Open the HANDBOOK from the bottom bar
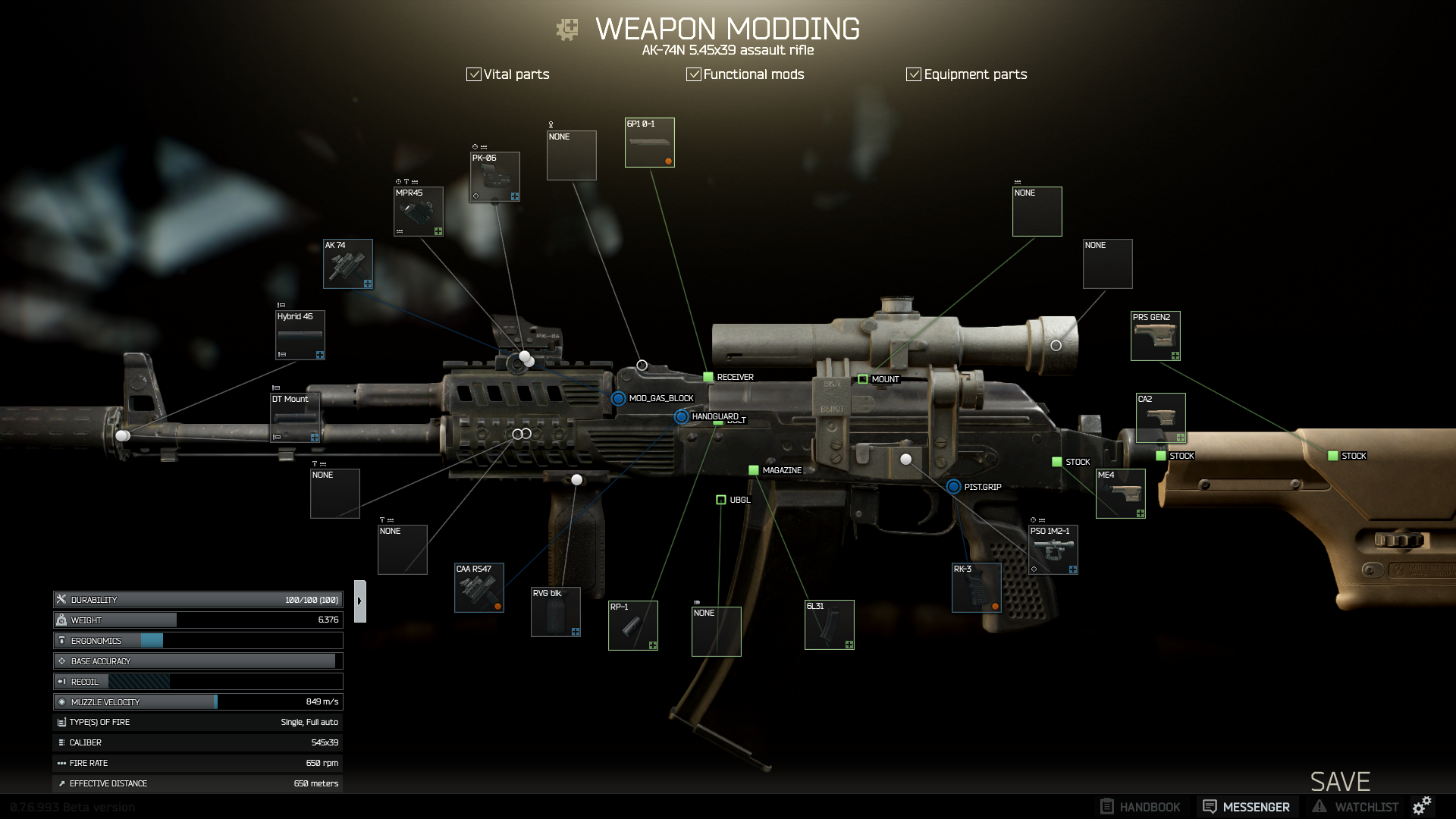 point(1141,806)
